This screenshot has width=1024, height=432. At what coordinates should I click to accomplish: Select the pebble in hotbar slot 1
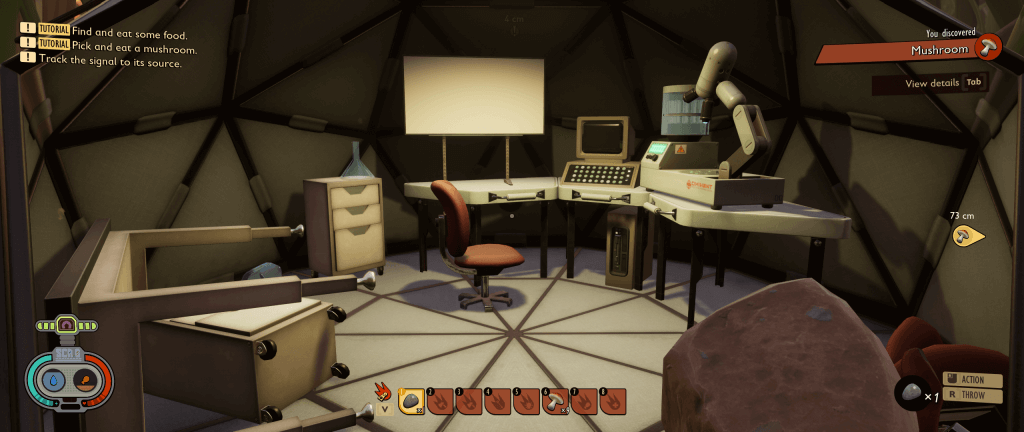coord(410,402)
